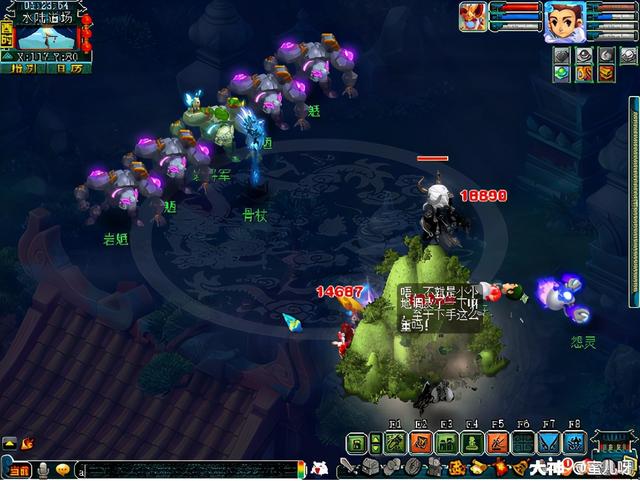Click the sword icon in bottom menu bar
This screenshot has height=481, width=640.
click(x=348, y=468)
